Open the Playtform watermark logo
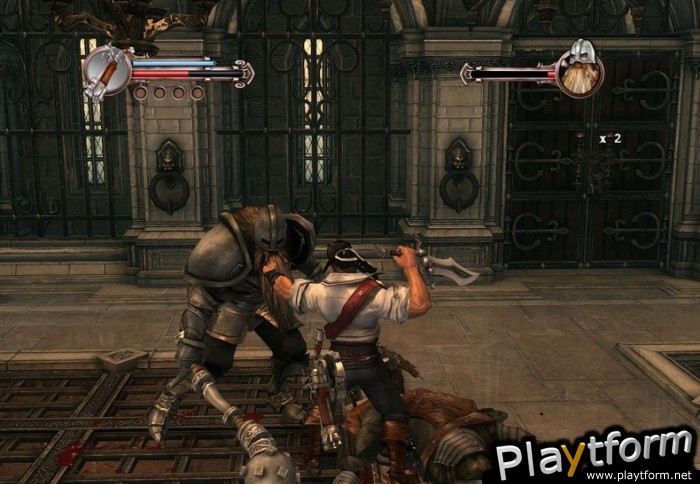 596,455
